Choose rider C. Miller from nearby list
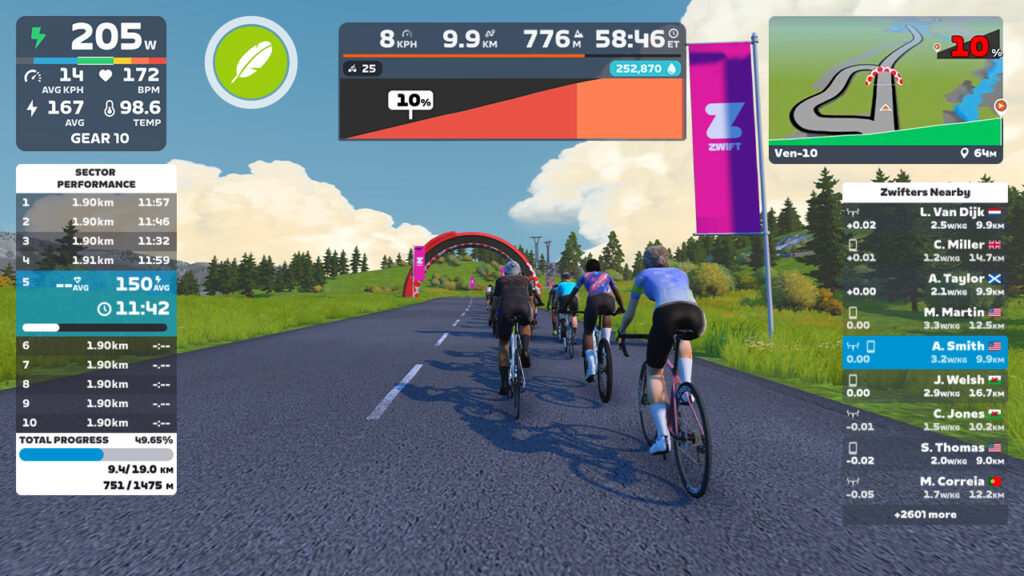Viewport: 1024px width, 576px height. click(924, 251)
